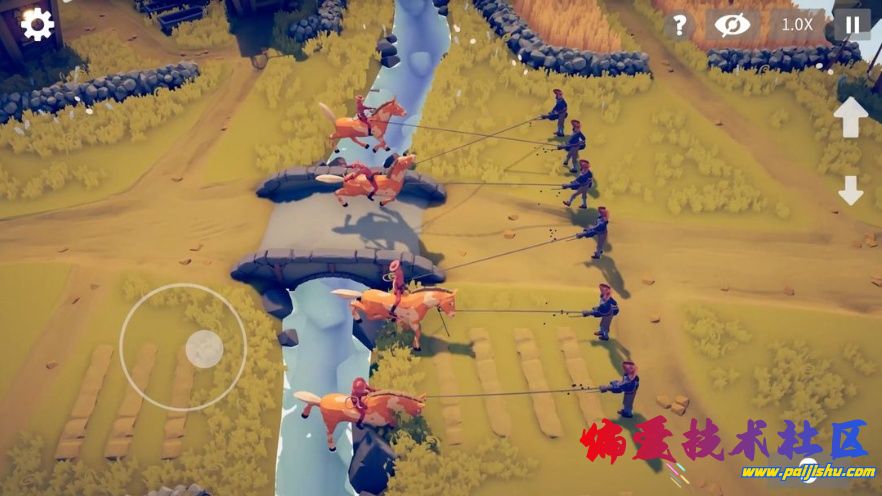Click the camera up arrow
This screenshot has width=882, height=496.
(851, 117)
